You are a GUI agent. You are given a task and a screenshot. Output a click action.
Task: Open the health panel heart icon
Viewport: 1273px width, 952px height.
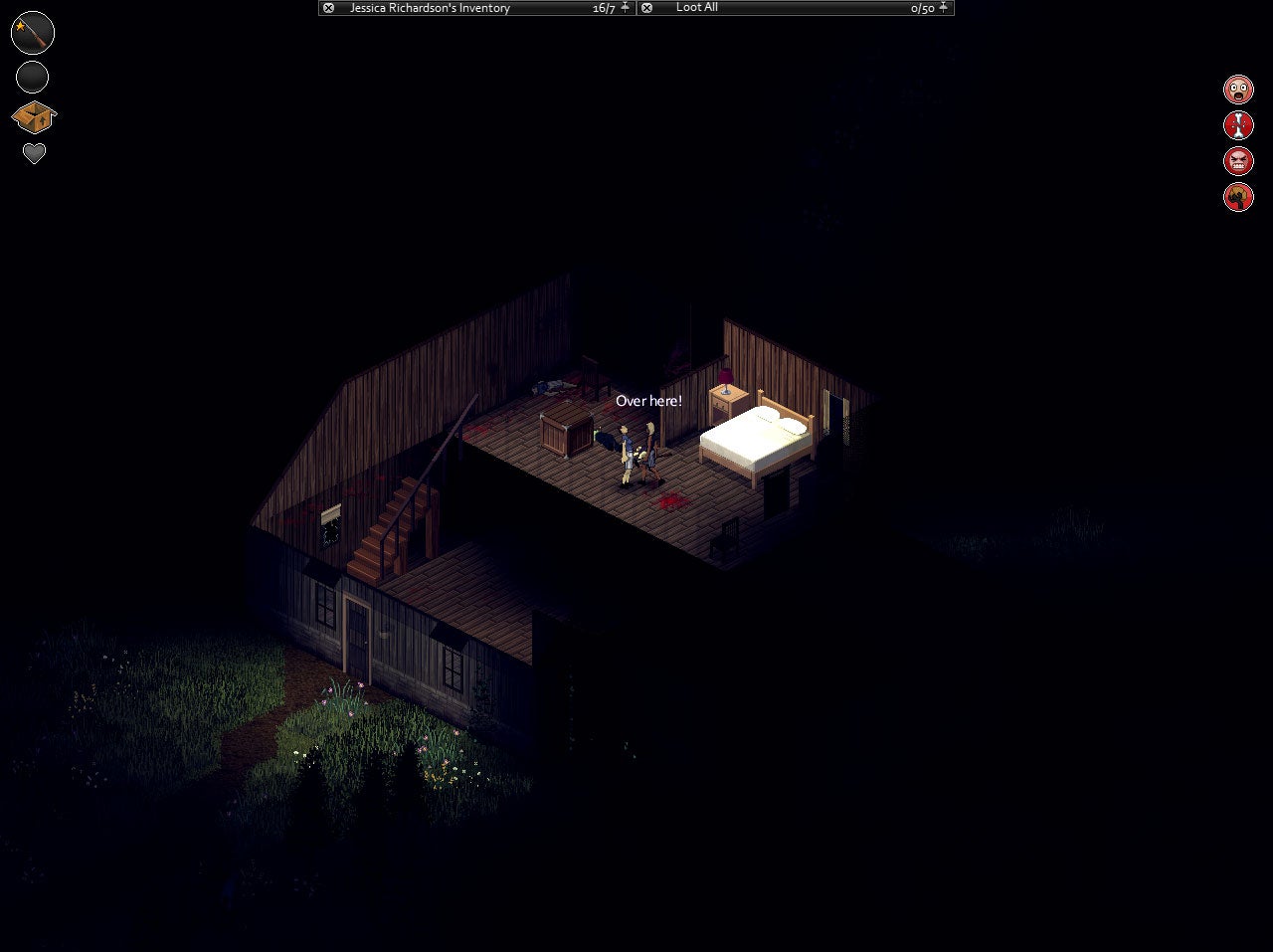pyautogui.click(x=32, y=153)
